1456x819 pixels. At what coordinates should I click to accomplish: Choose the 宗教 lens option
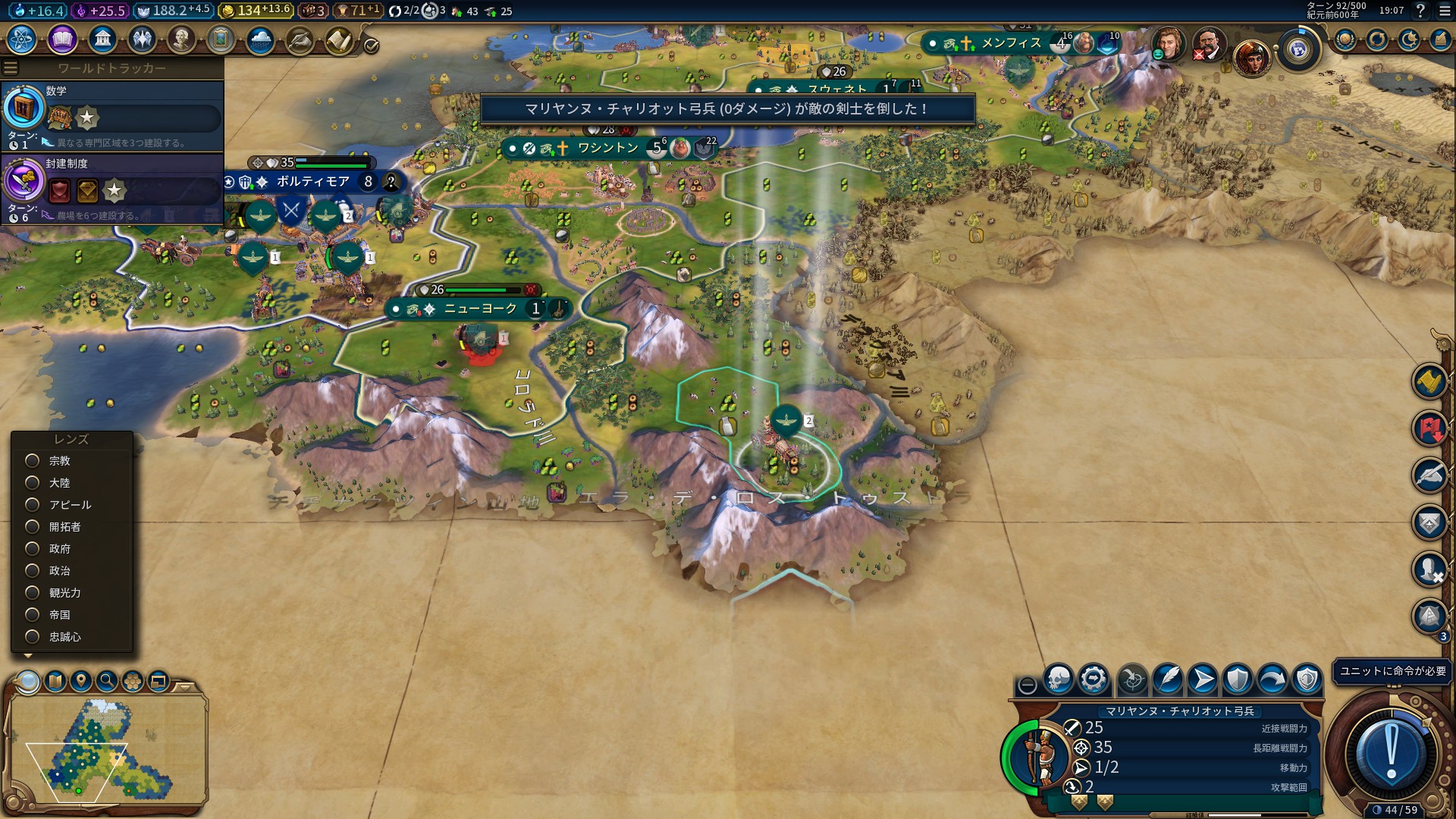33,461
